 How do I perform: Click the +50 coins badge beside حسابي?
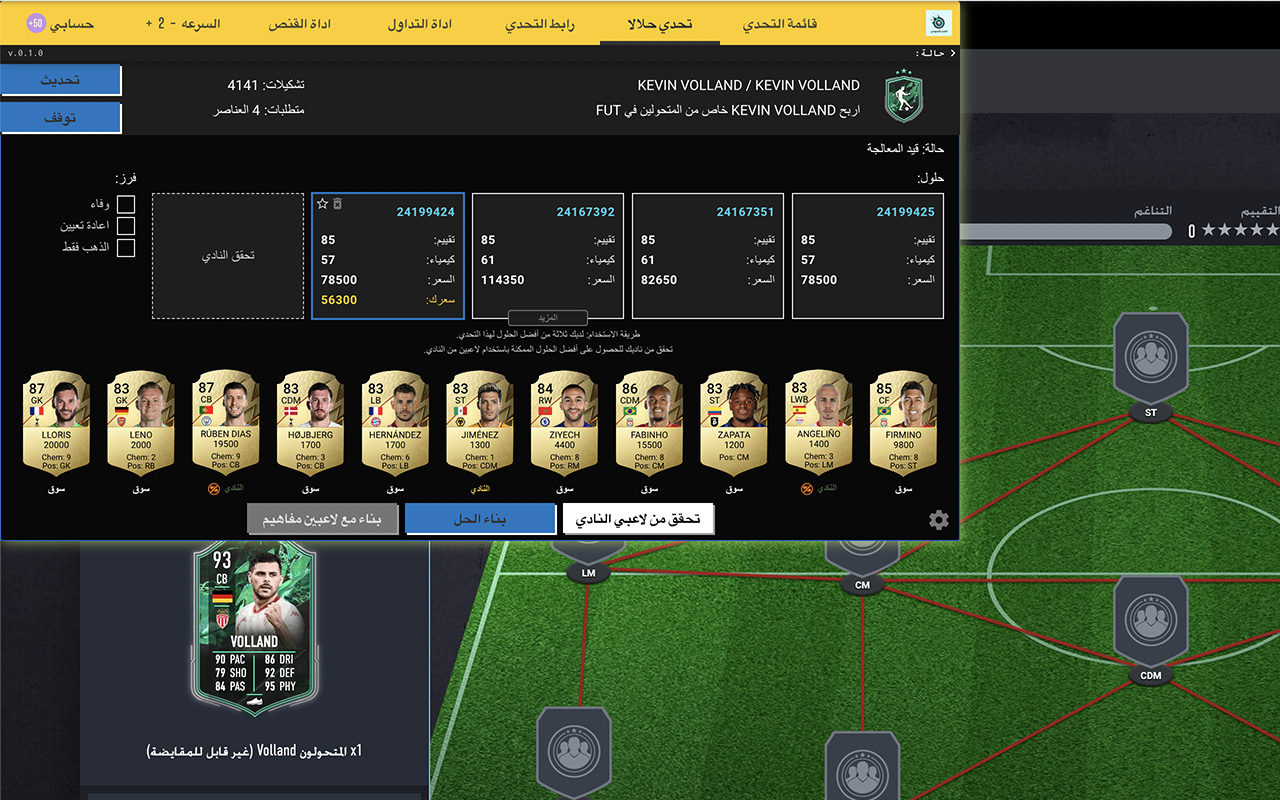[37, 22]
